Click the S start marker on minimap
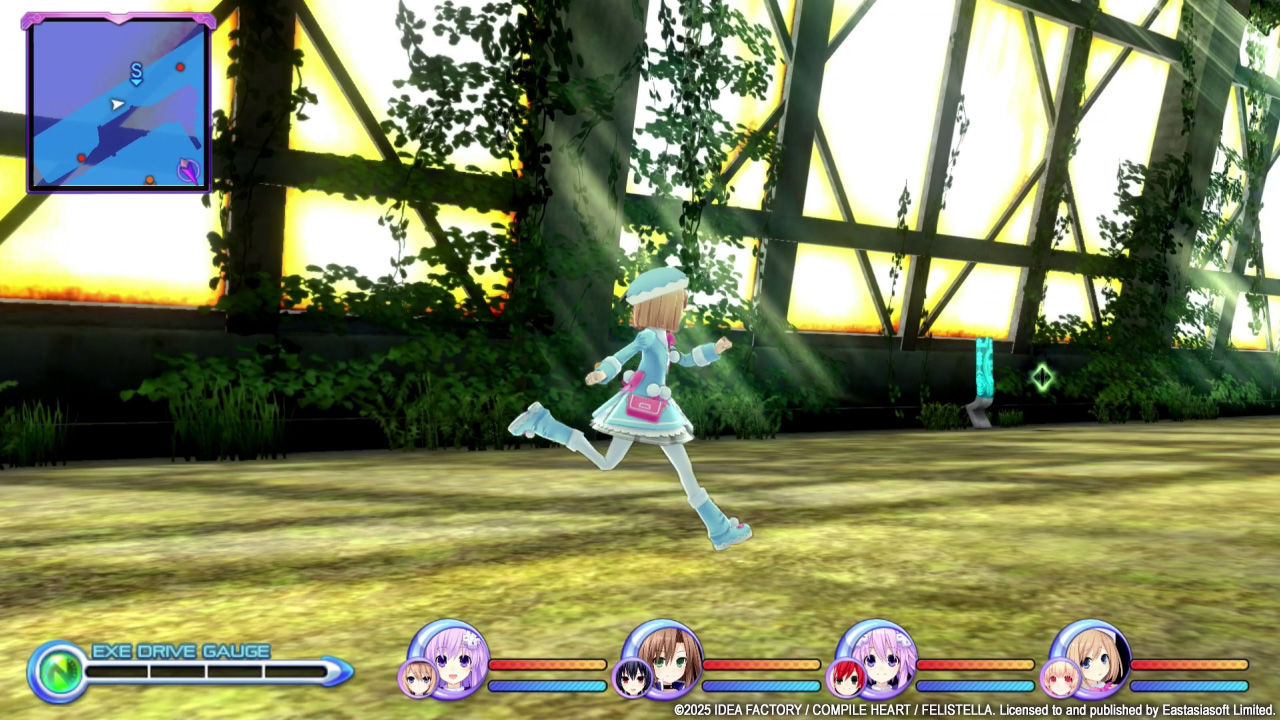 point(136,71)
